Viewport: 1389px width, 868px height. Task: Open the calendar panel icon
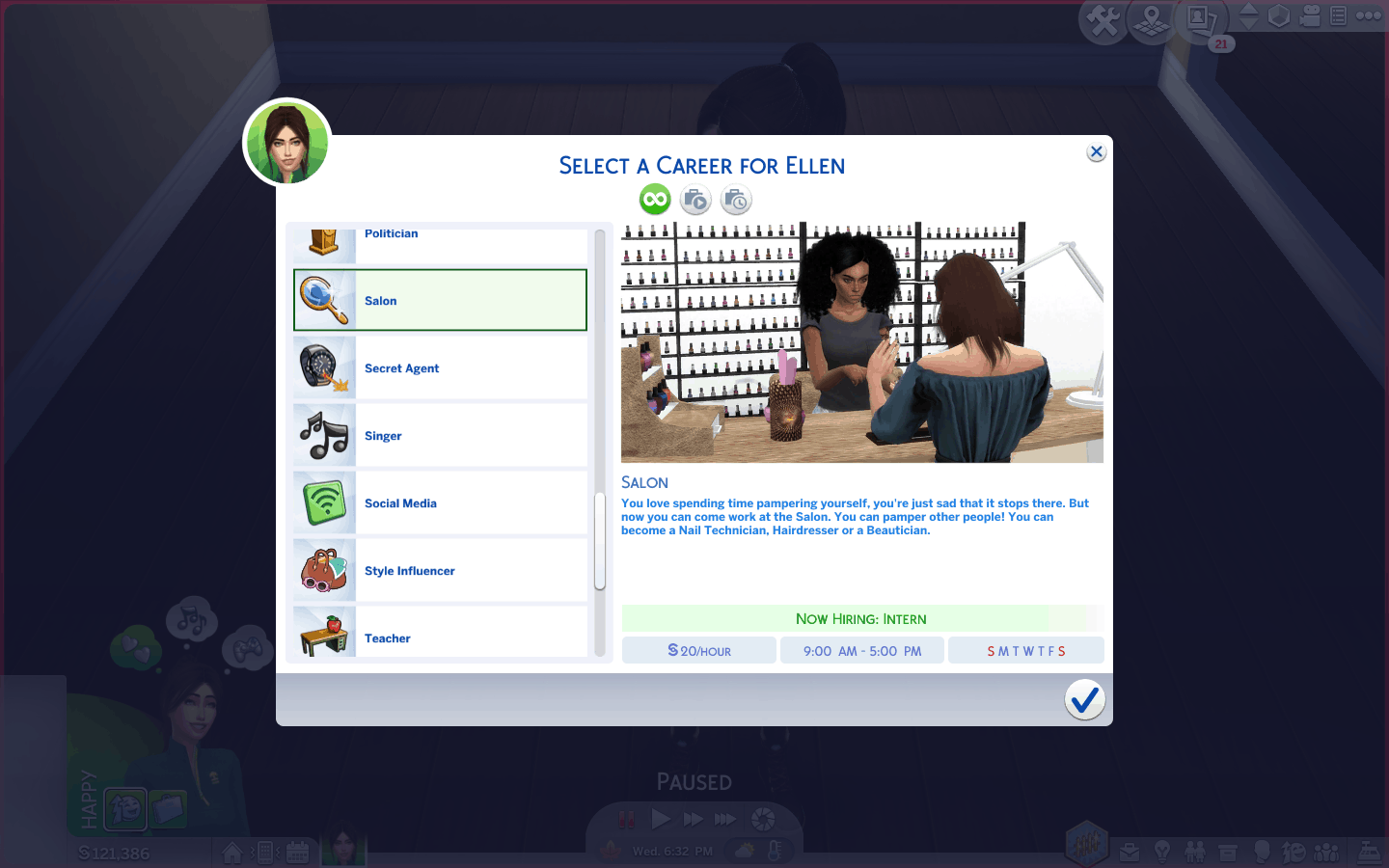click(297, 852)
